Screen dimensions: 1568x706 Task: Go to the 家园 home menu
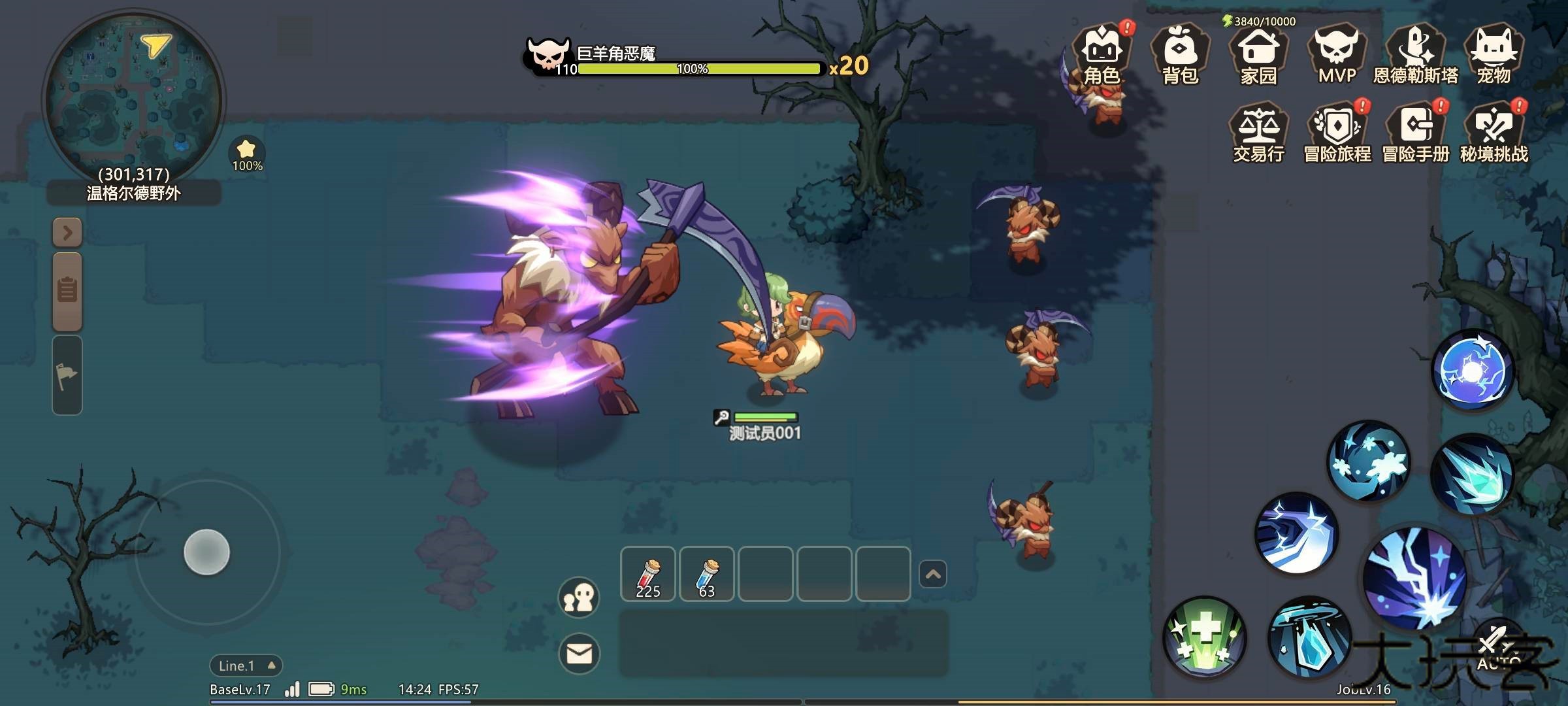click(1258, 56)
